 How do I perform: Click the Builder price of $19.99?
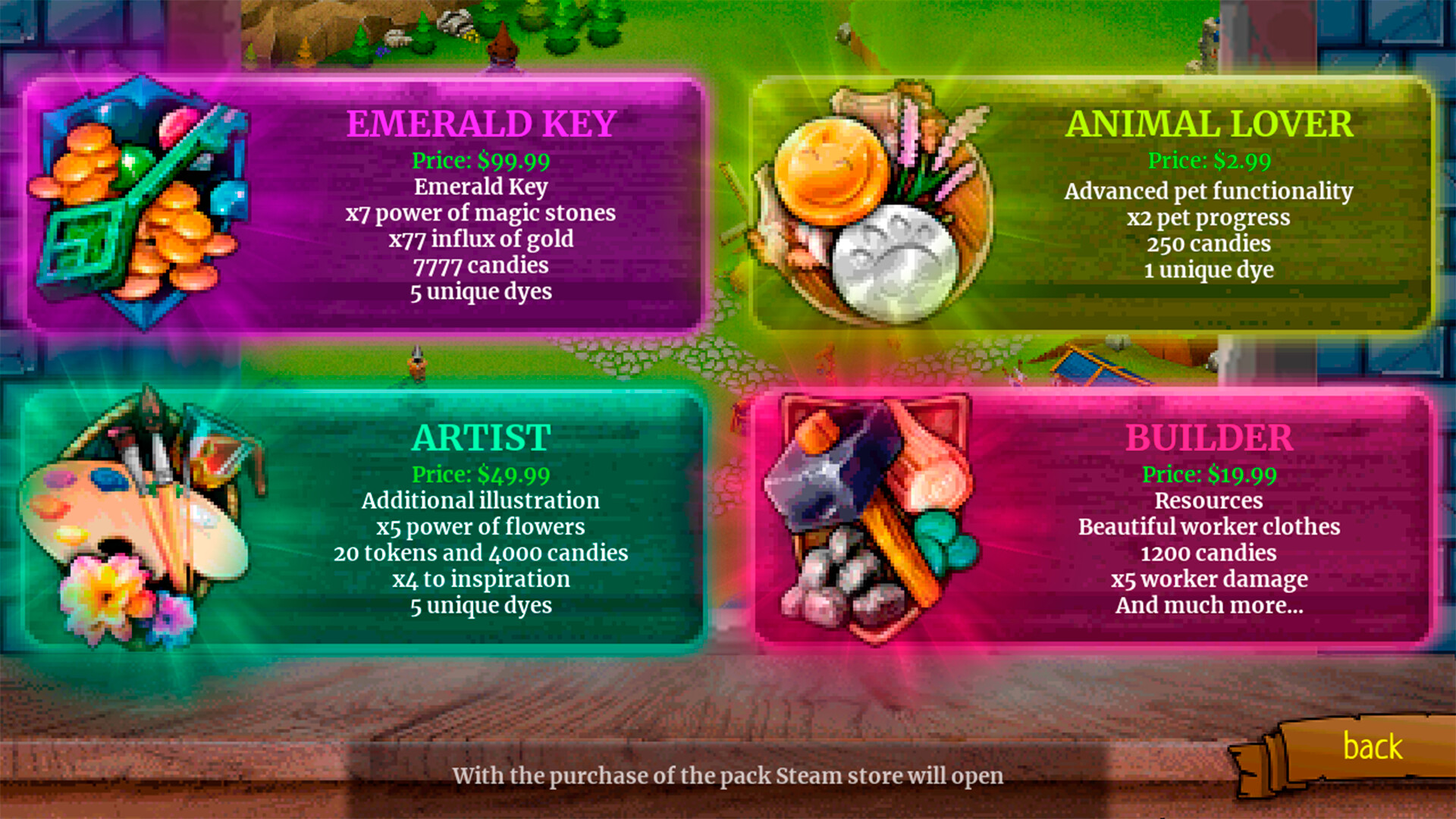1211,475
